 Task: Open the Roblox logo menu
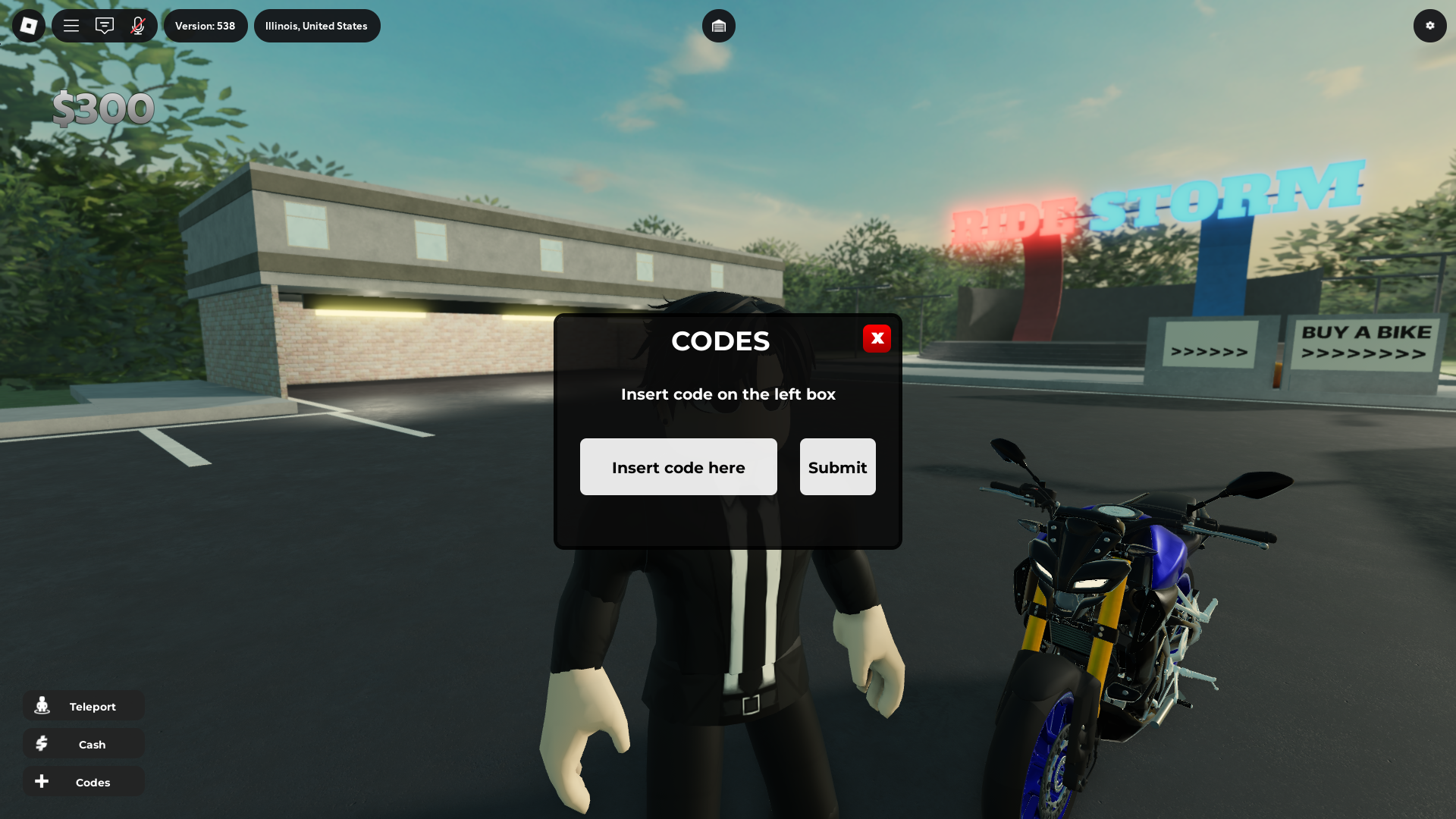pyautogui.click(x=28, y=25)
